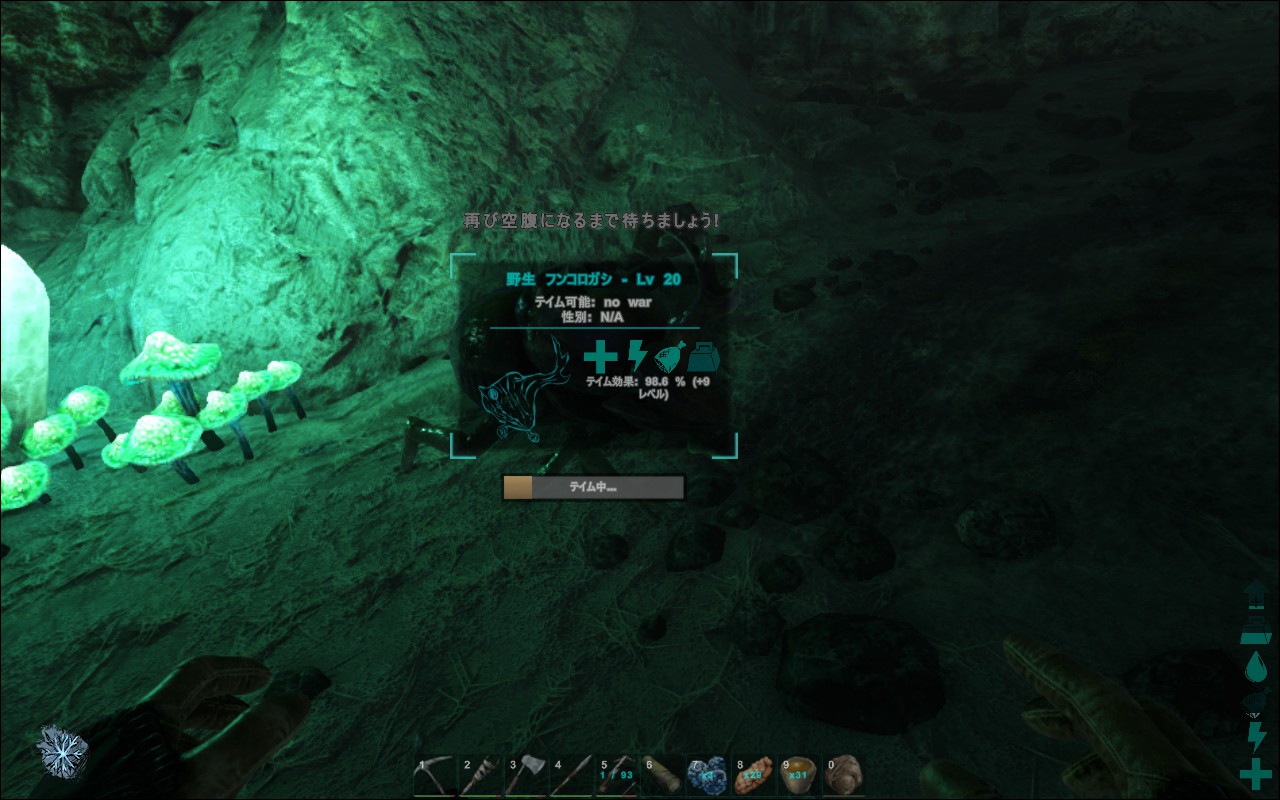1280x800 pixels.
Task: Select the spear in hotbar slot 4
Action: (x=571, y=775)
